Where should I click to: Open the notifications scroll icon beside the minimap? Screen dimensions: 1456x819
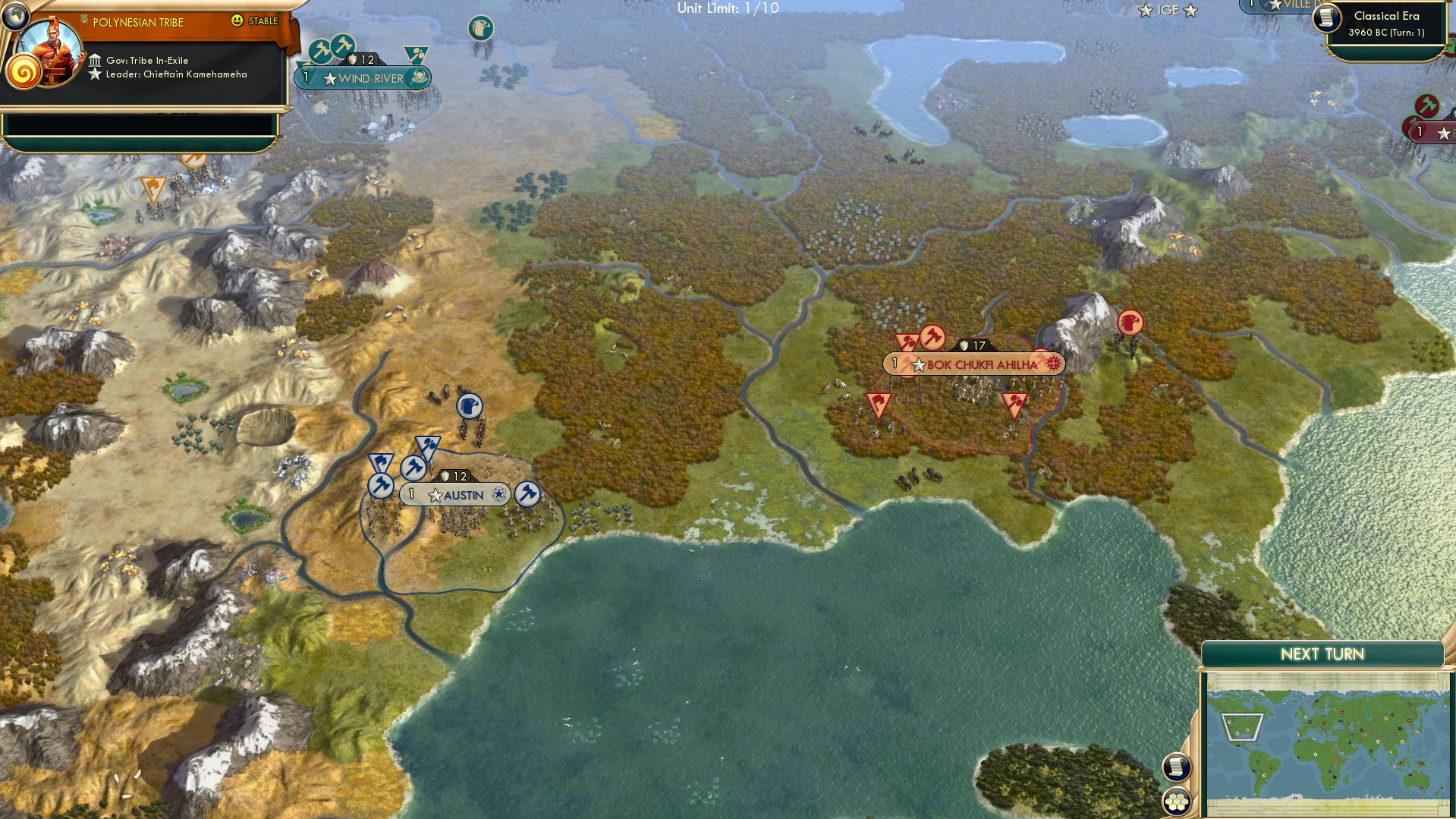[x=1175, y=767]
